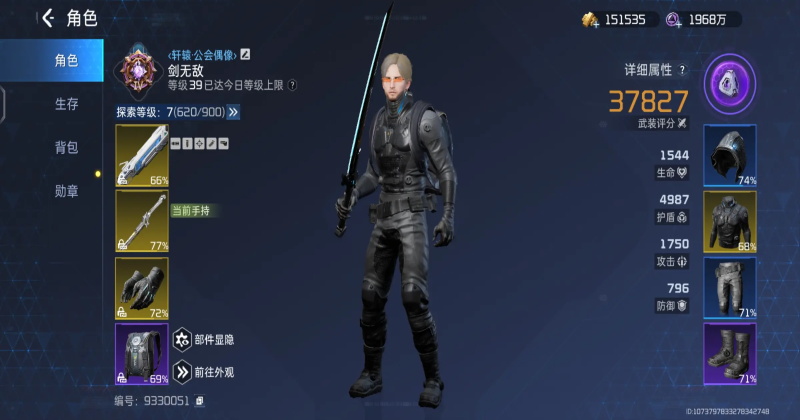Screen dimensions: 800x420
Task: Switch to the 角色 tab
Action: (x=66, y=60)
